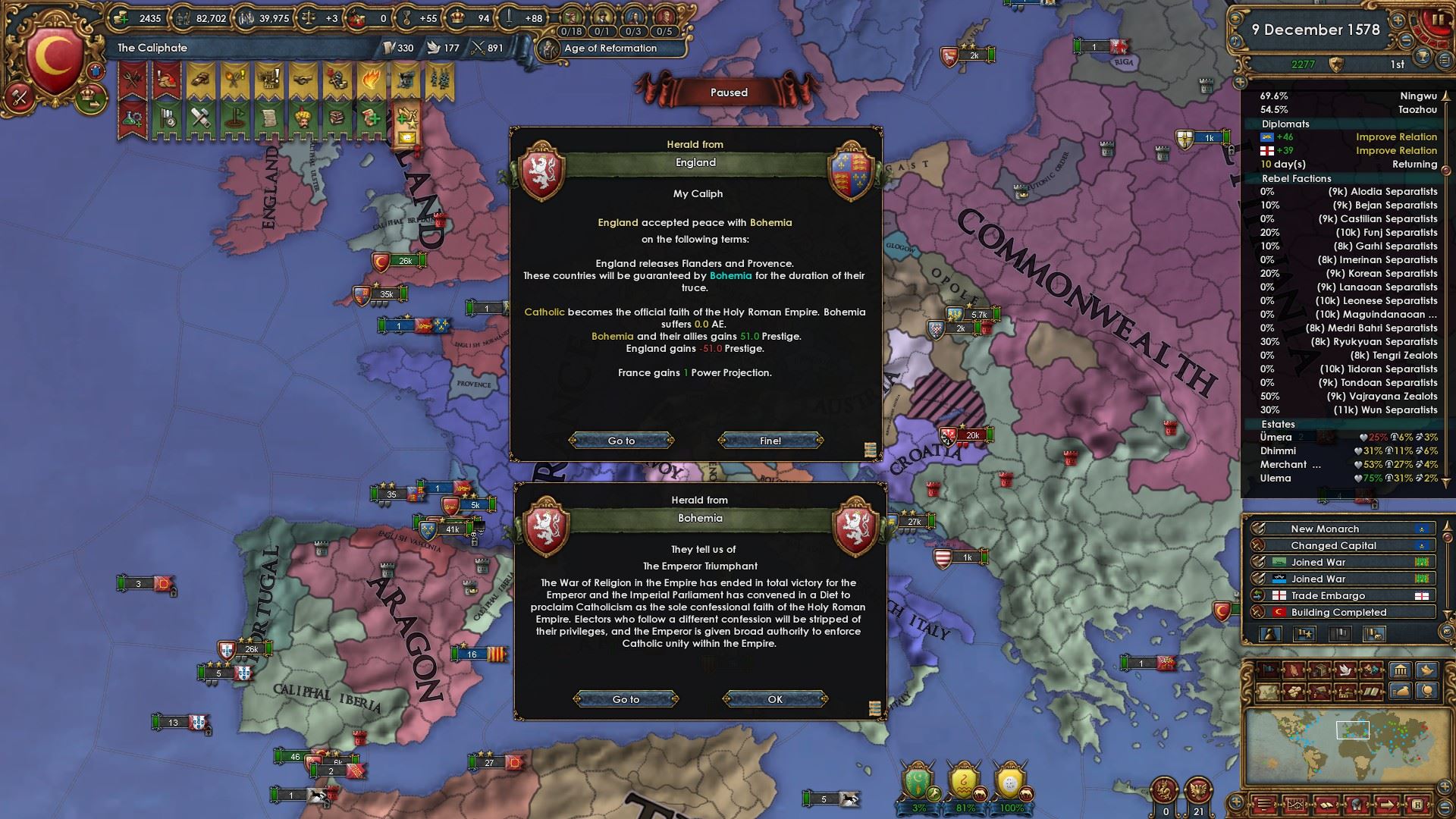Dismiss England herald with Fine! button

point(770,441)
